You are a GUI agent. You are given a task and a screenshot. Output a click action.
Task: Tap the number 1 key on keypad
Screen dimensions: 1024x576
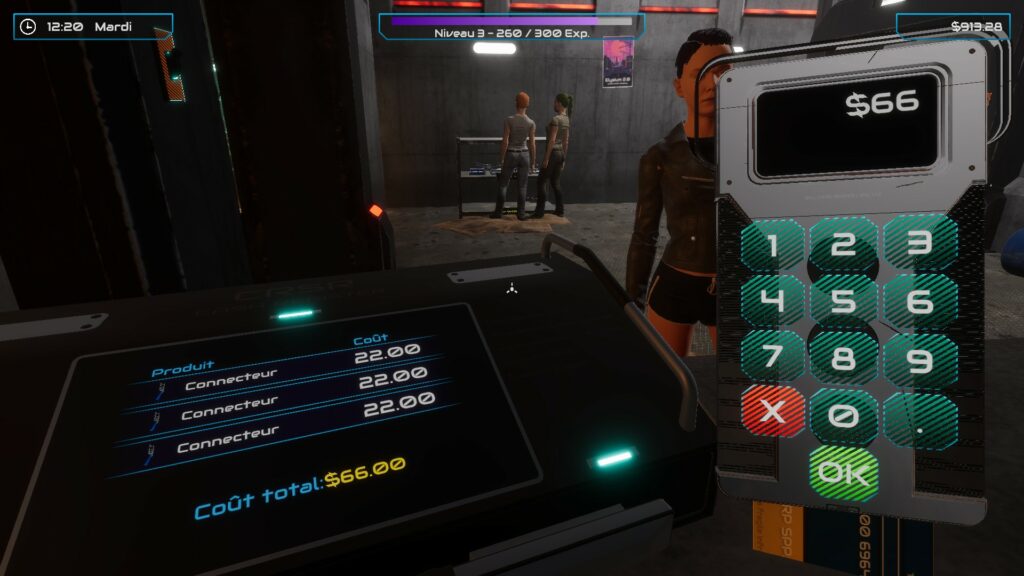tap(771, 245)
